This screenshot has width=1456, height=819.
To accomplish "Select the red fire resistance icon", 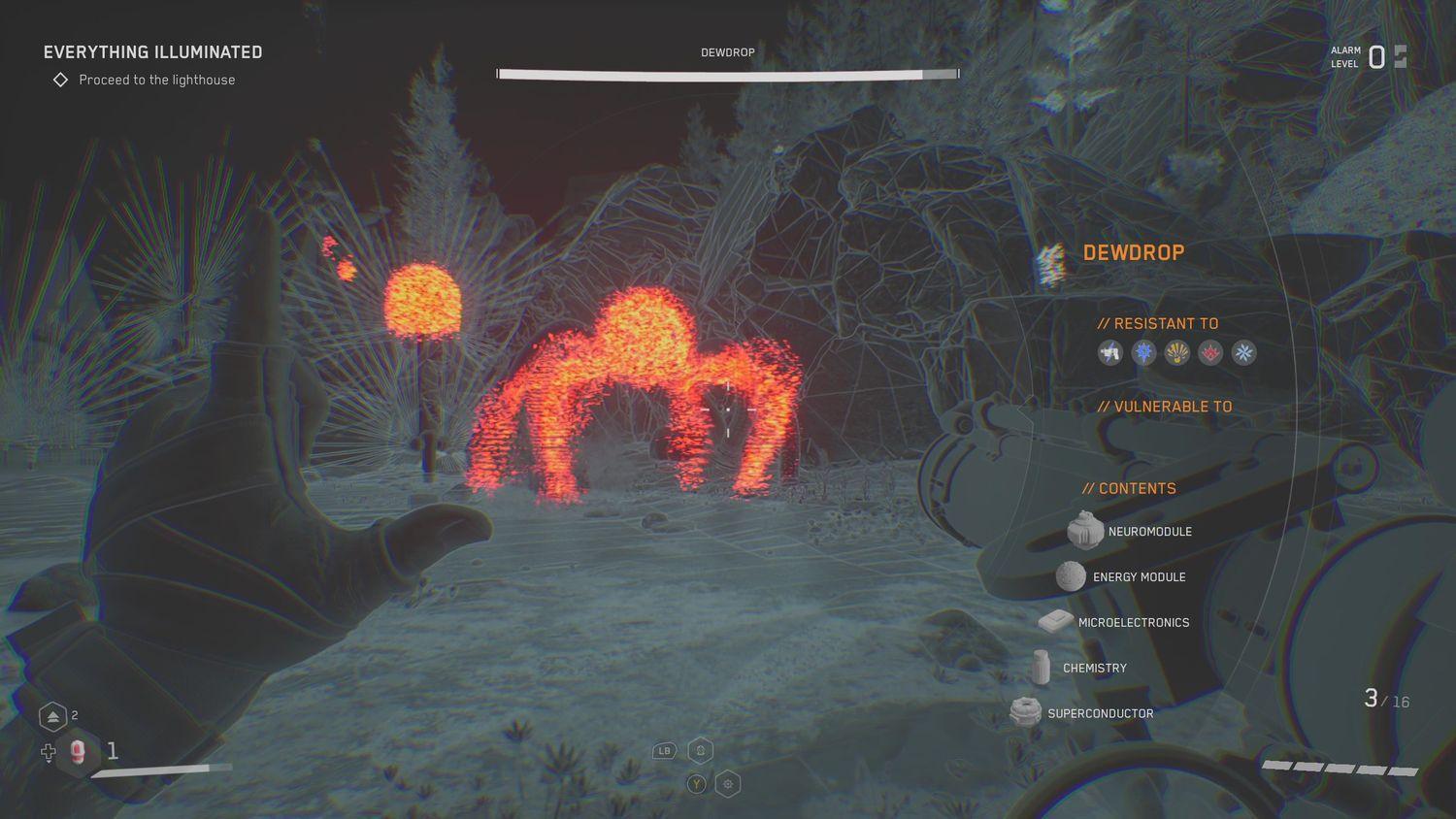I will 1210,353.
